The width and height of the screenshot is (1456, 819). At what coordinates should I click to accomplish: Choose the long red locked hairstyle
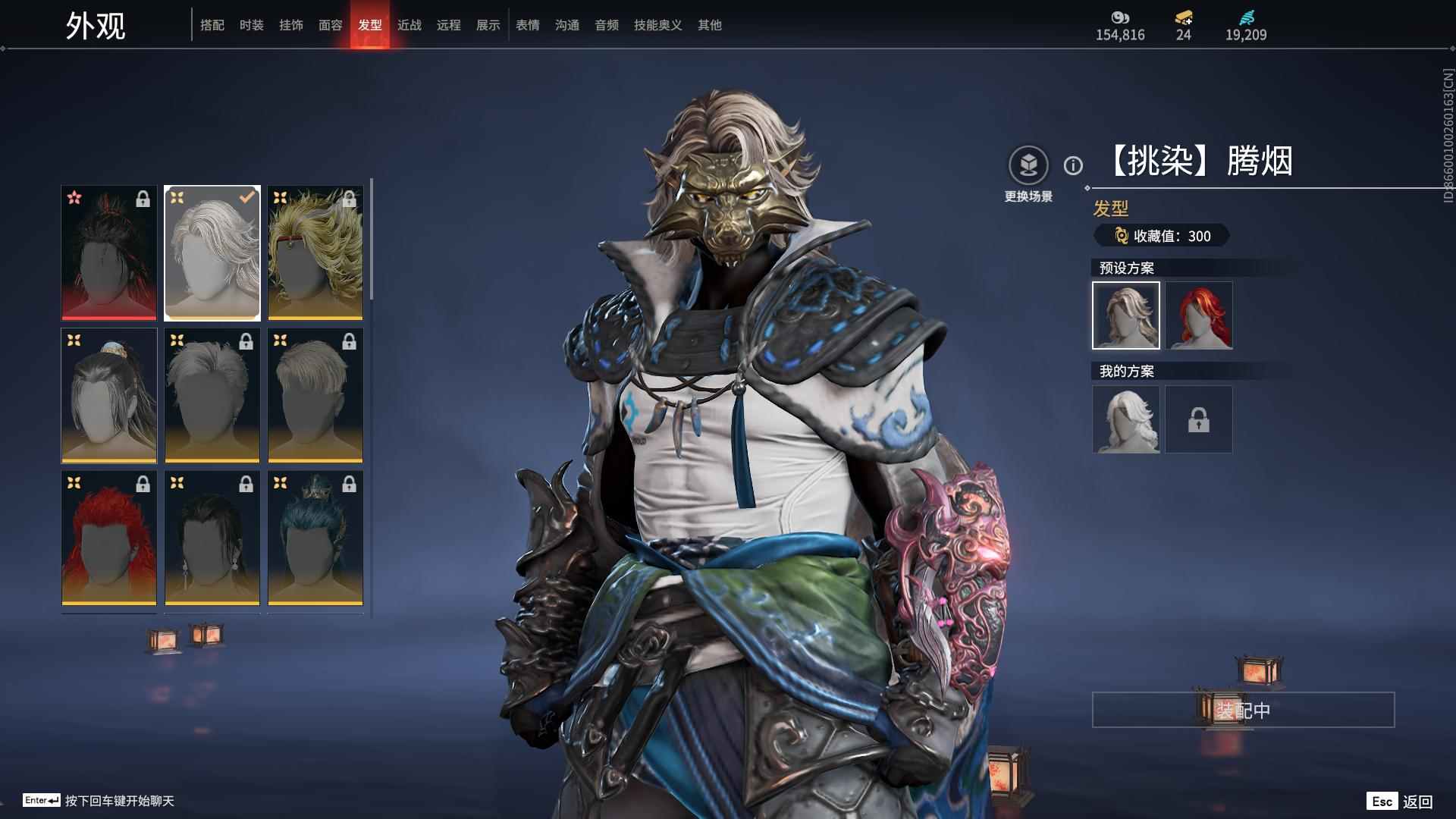click(x=109, y=538)
